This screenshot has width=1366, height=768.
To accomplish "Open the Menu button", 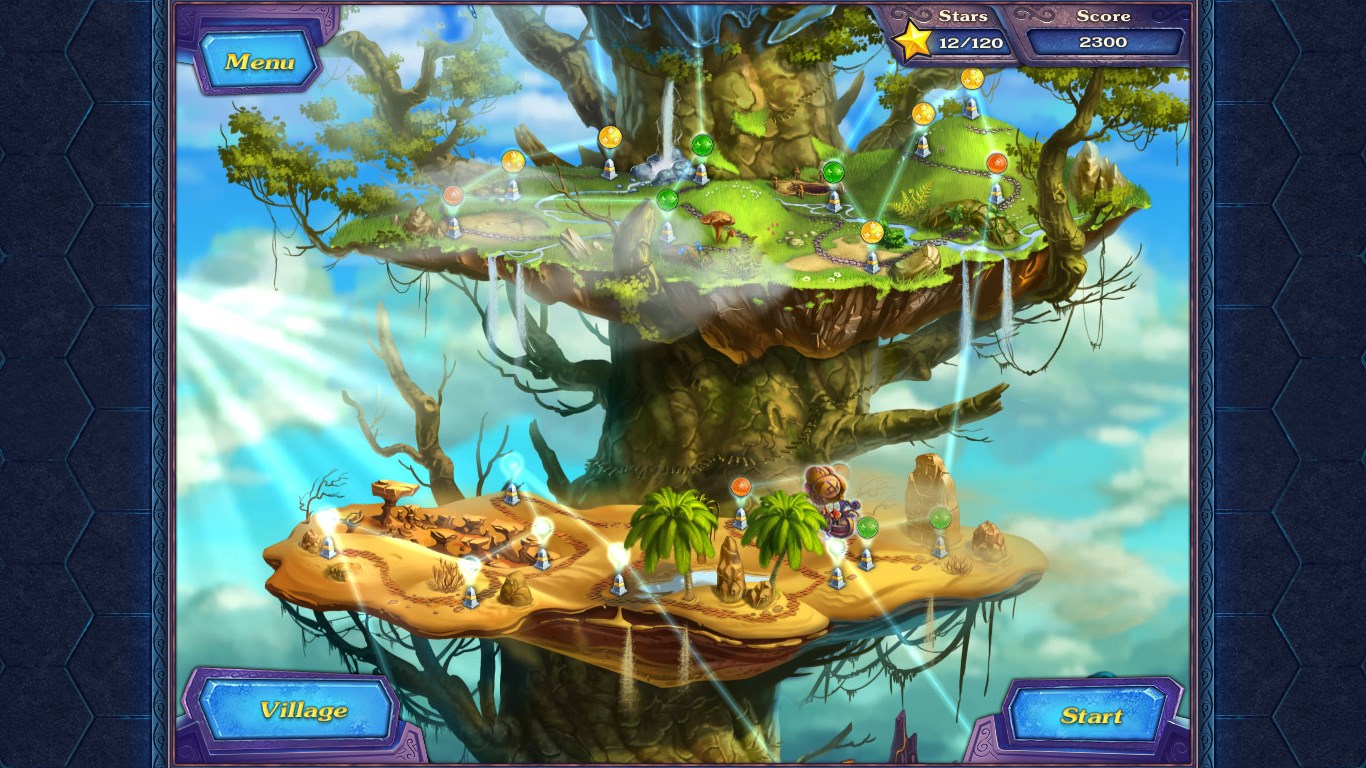I will pyautogui.click(x=259, y=61).
